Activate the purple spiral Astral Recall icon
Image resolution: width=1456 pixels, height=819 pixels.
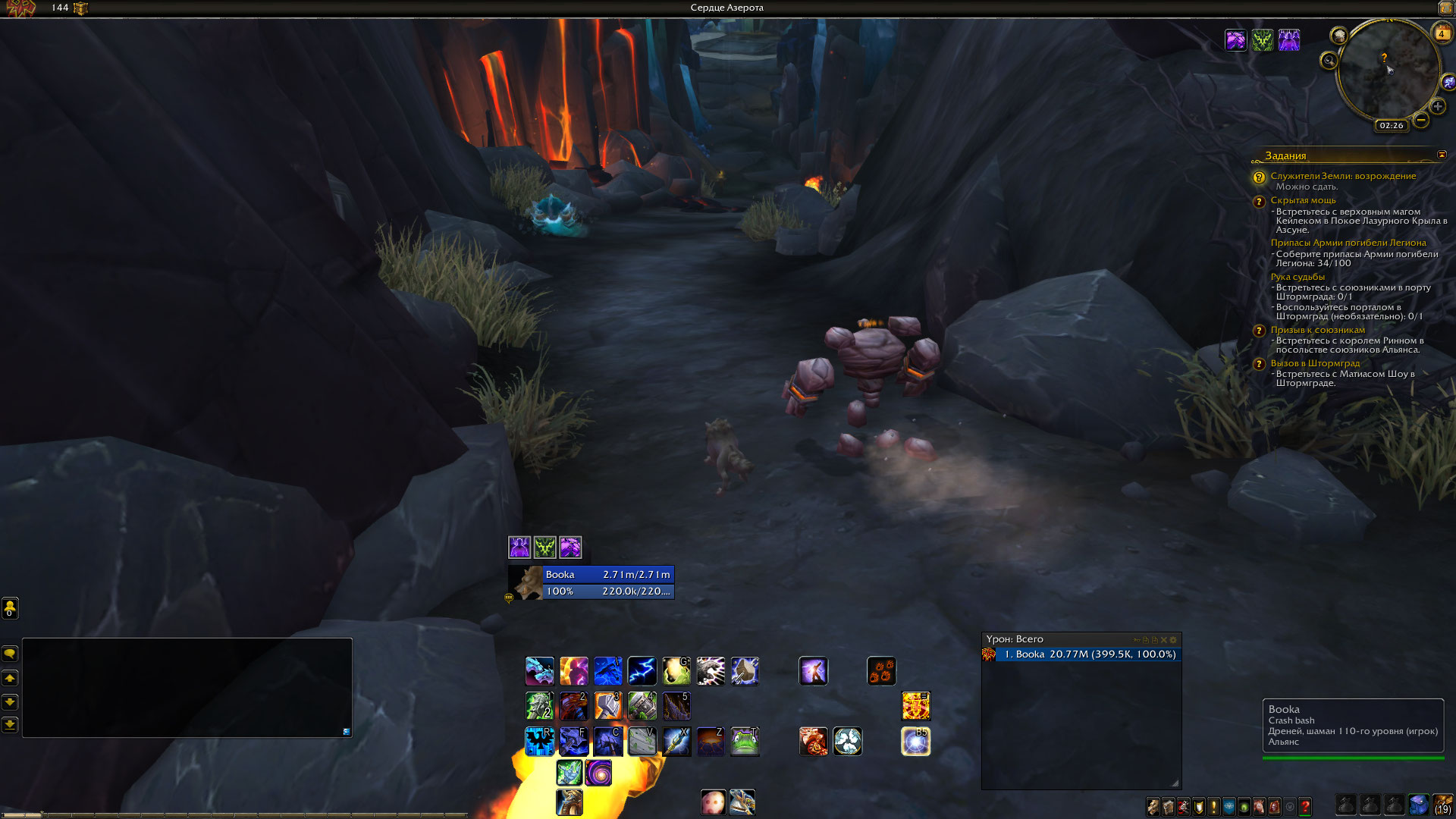point(598,773)
